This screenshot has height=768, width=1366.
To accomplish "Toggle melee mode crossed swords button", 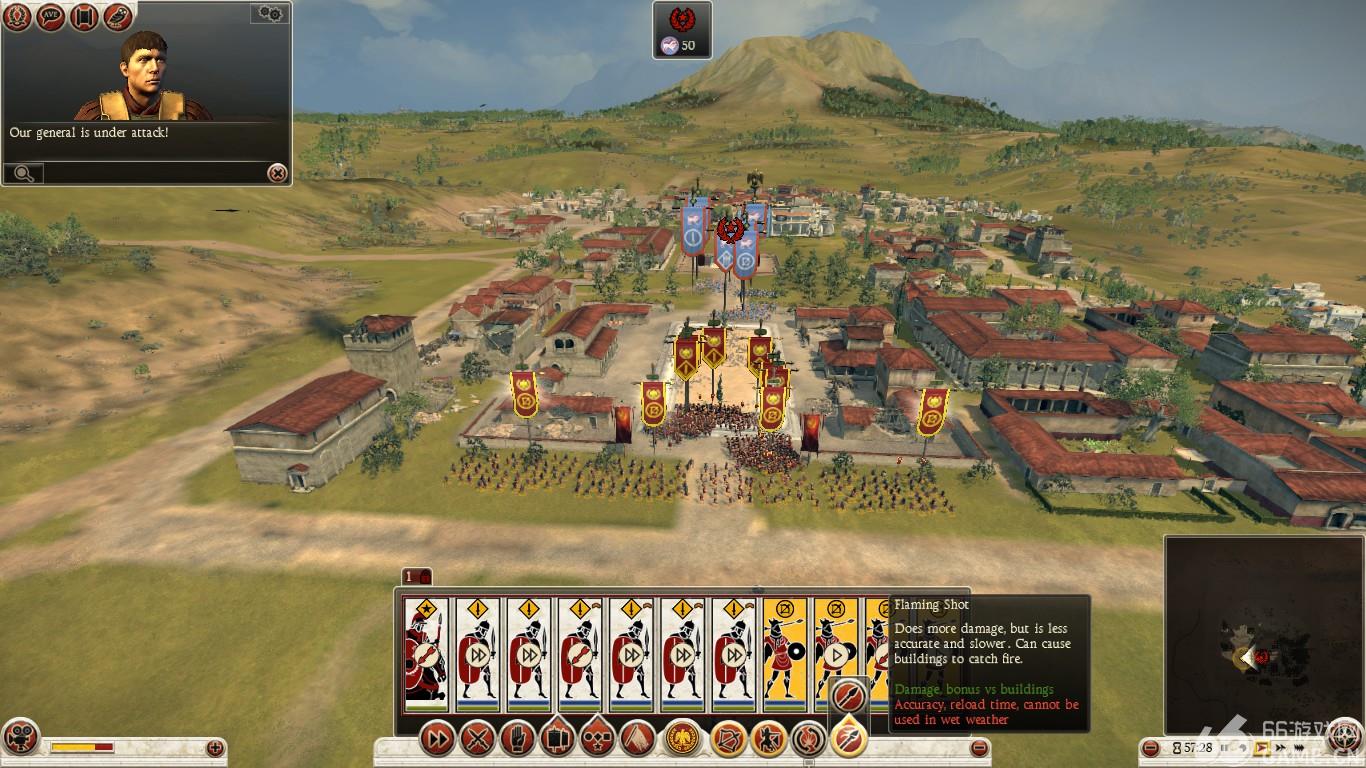I will pyautogui.click(x=480, y=740).
